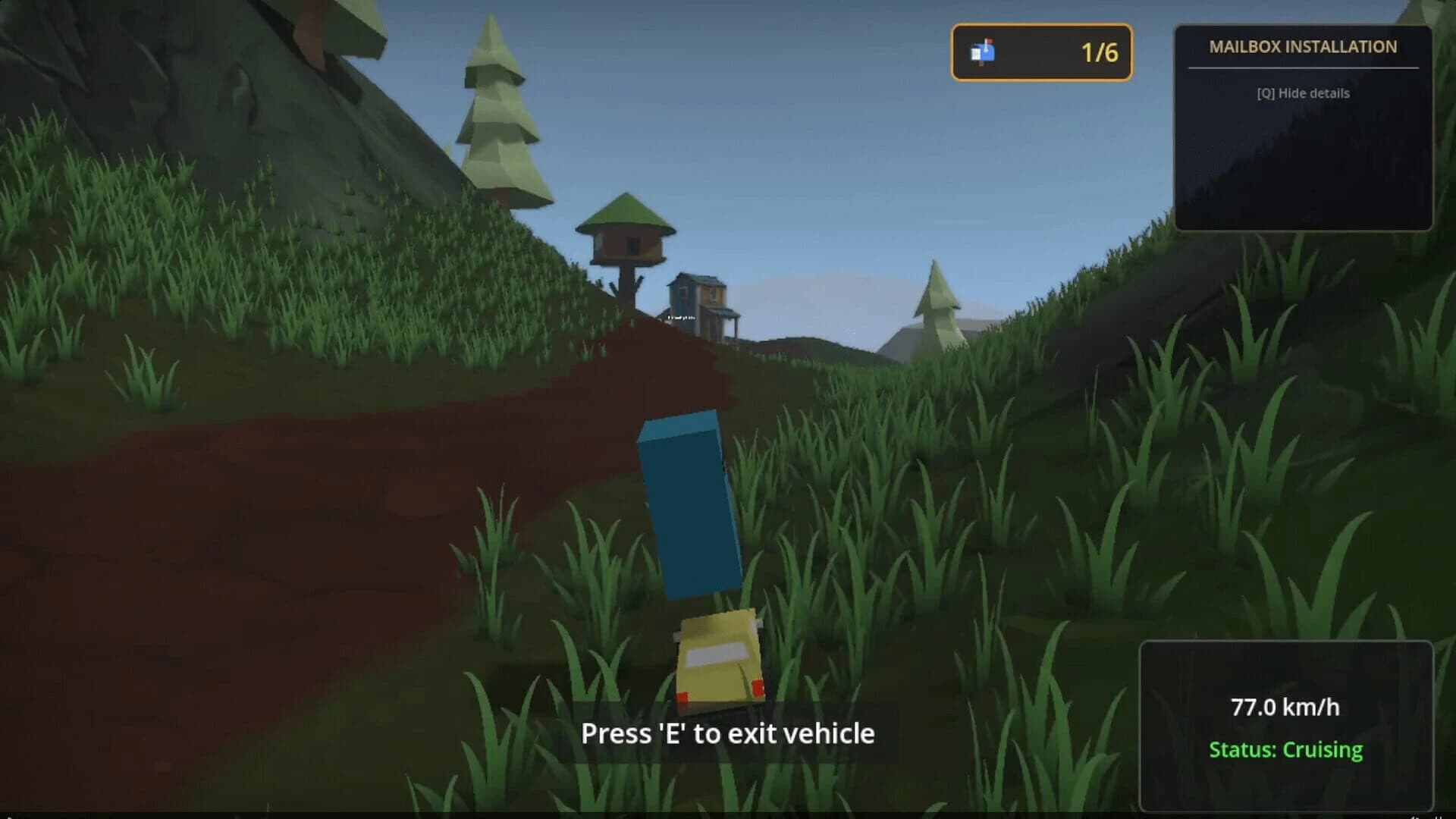The height and width of the screenshot is (819, 1456).
Task: Collapse the MAILBOX INSTALLATION details panel
Action: coord(1304,93)
